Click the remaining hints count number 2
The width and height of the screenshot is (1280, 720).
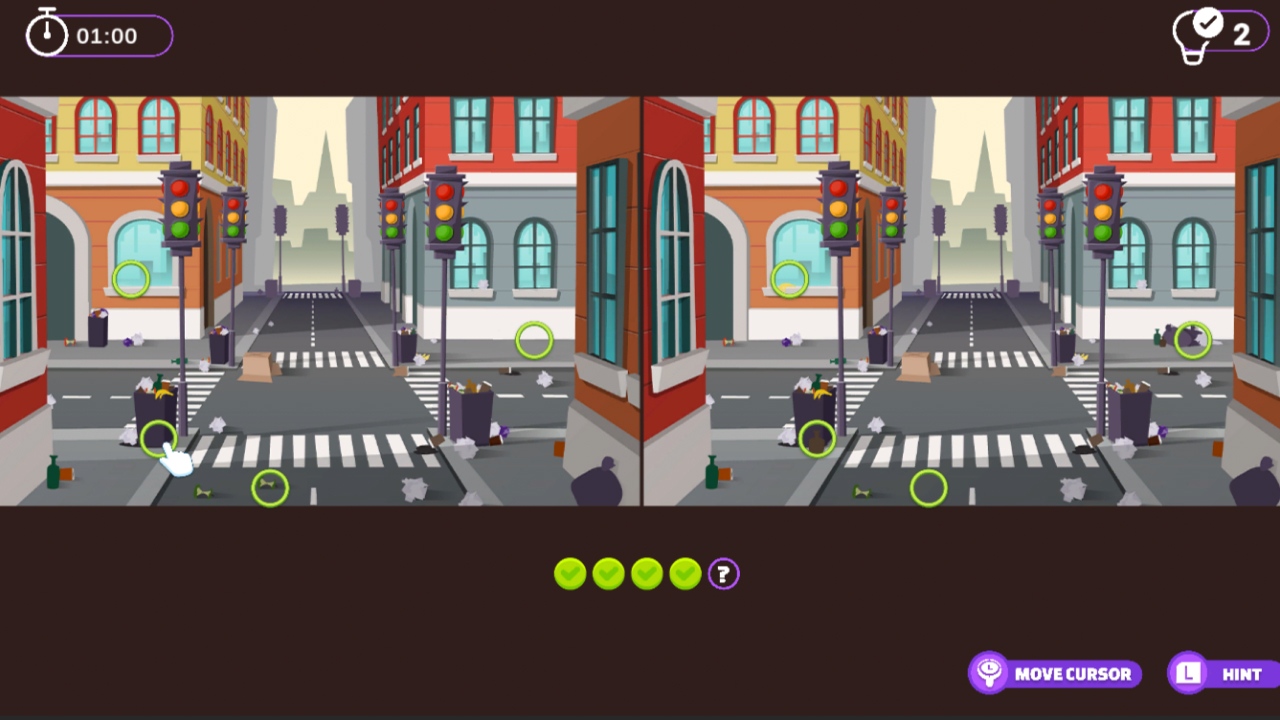tap(1243, 33)
